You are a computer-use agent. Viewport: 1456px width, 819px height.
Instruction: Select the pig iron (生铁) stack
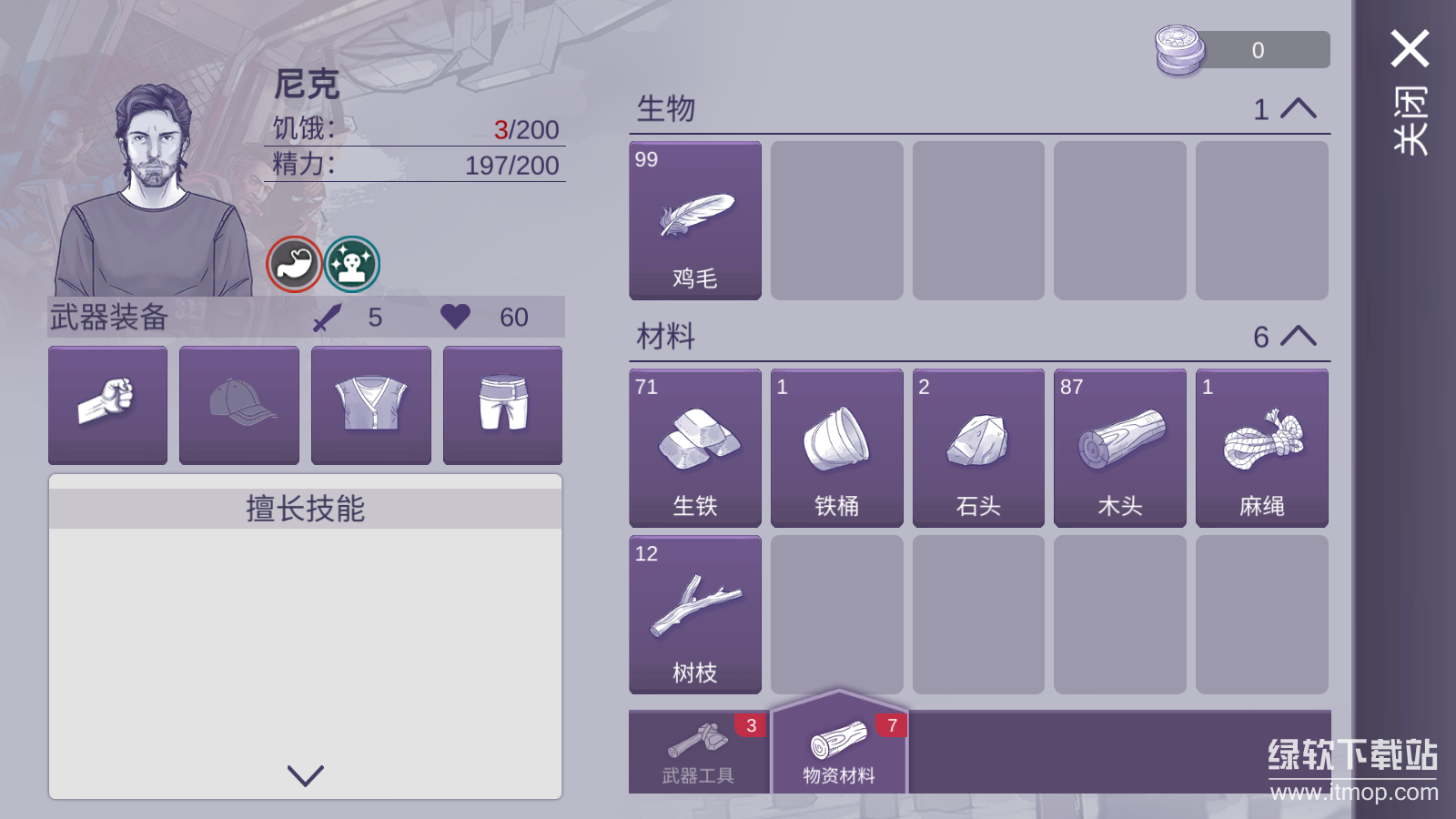(x=693, y=448)
